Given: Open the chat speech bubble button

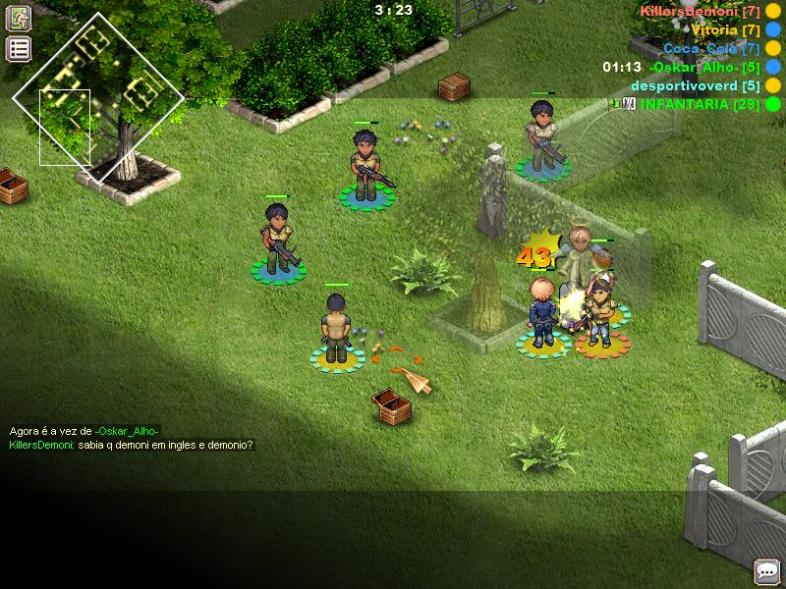Looking at the screenshot, I should click(767, 571).
